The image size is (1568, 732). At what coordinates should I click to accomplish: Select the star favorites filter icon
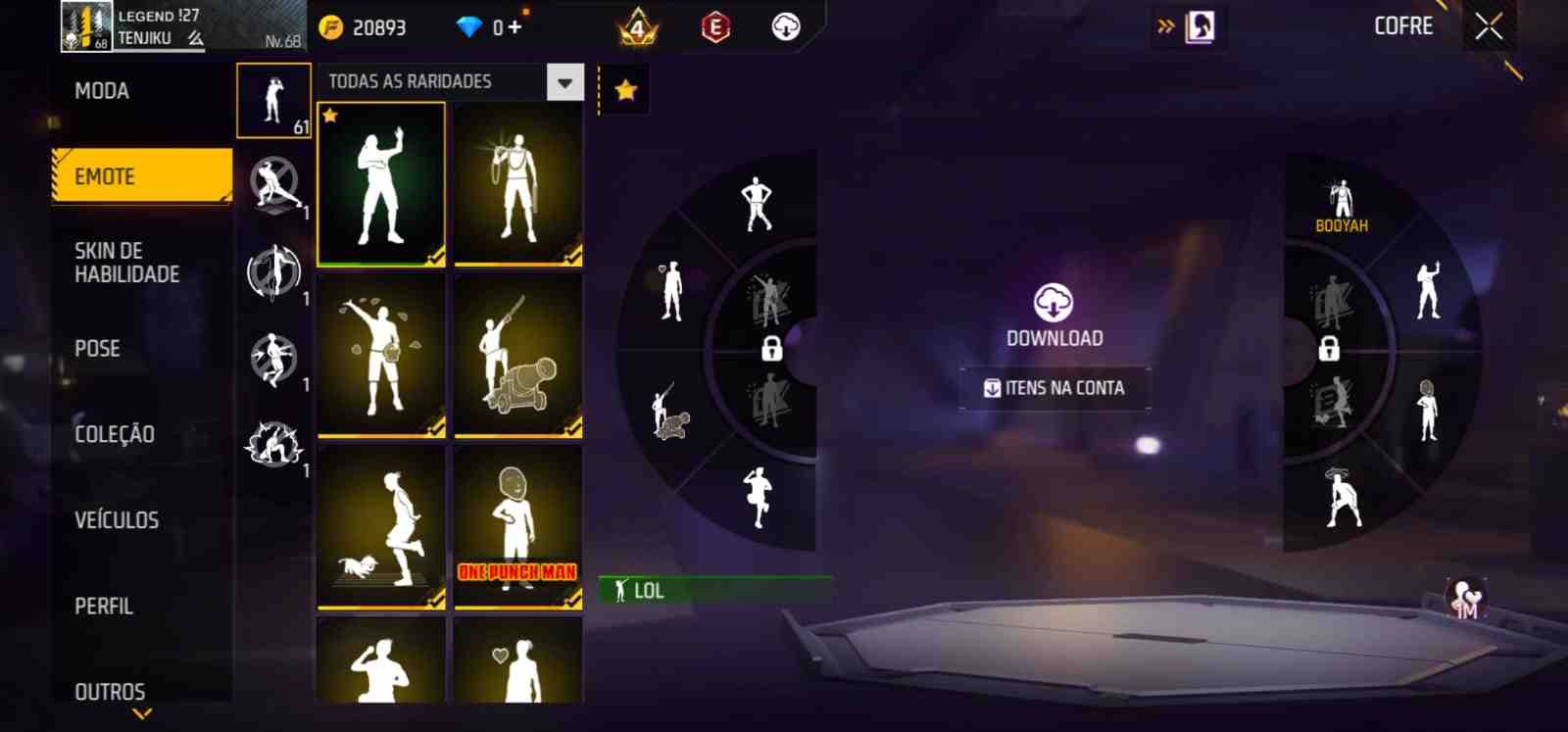point(624,89)
